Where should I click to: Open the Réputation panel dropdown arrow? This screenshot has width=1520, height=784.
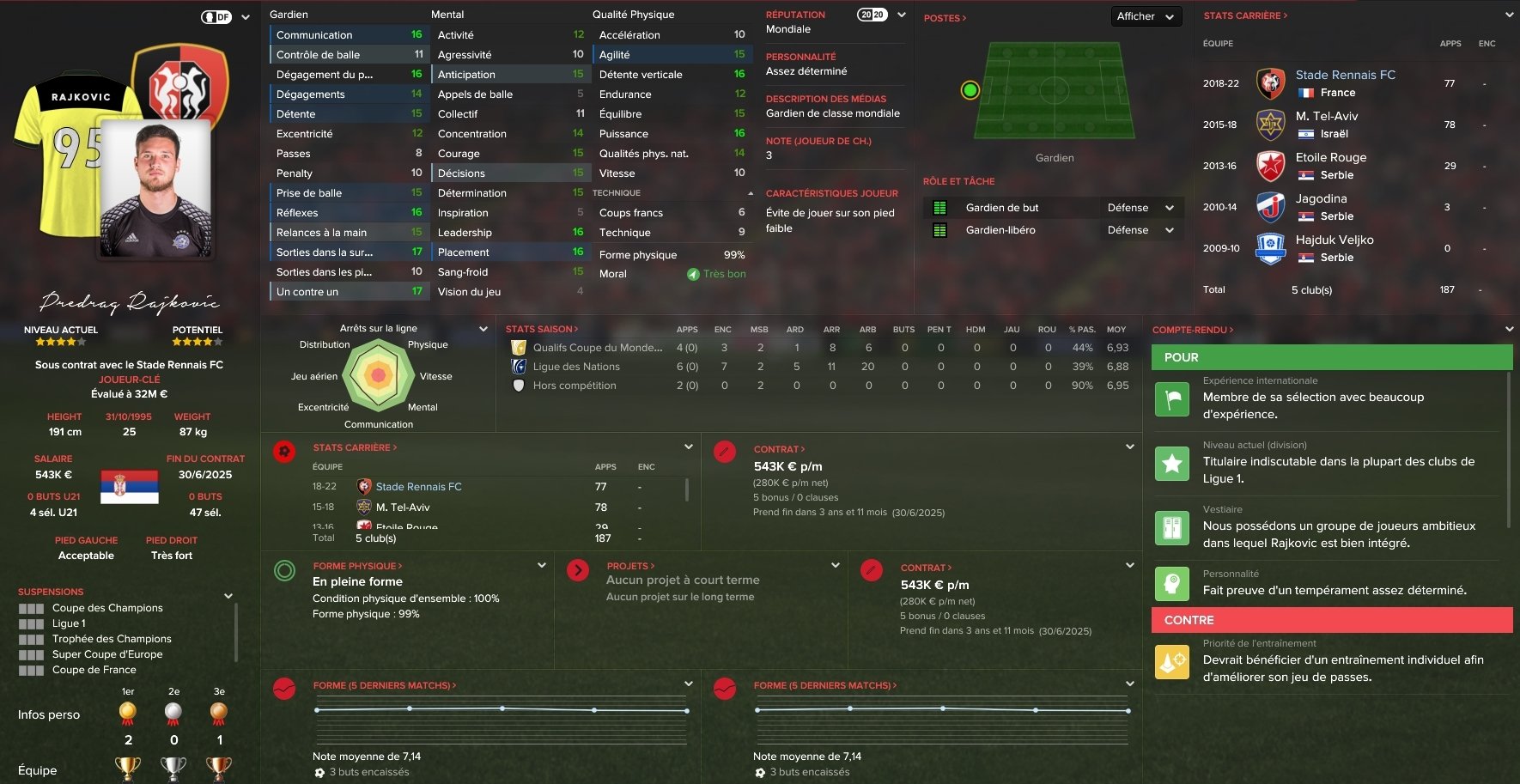pyautogui.click(x=902, y=15)
